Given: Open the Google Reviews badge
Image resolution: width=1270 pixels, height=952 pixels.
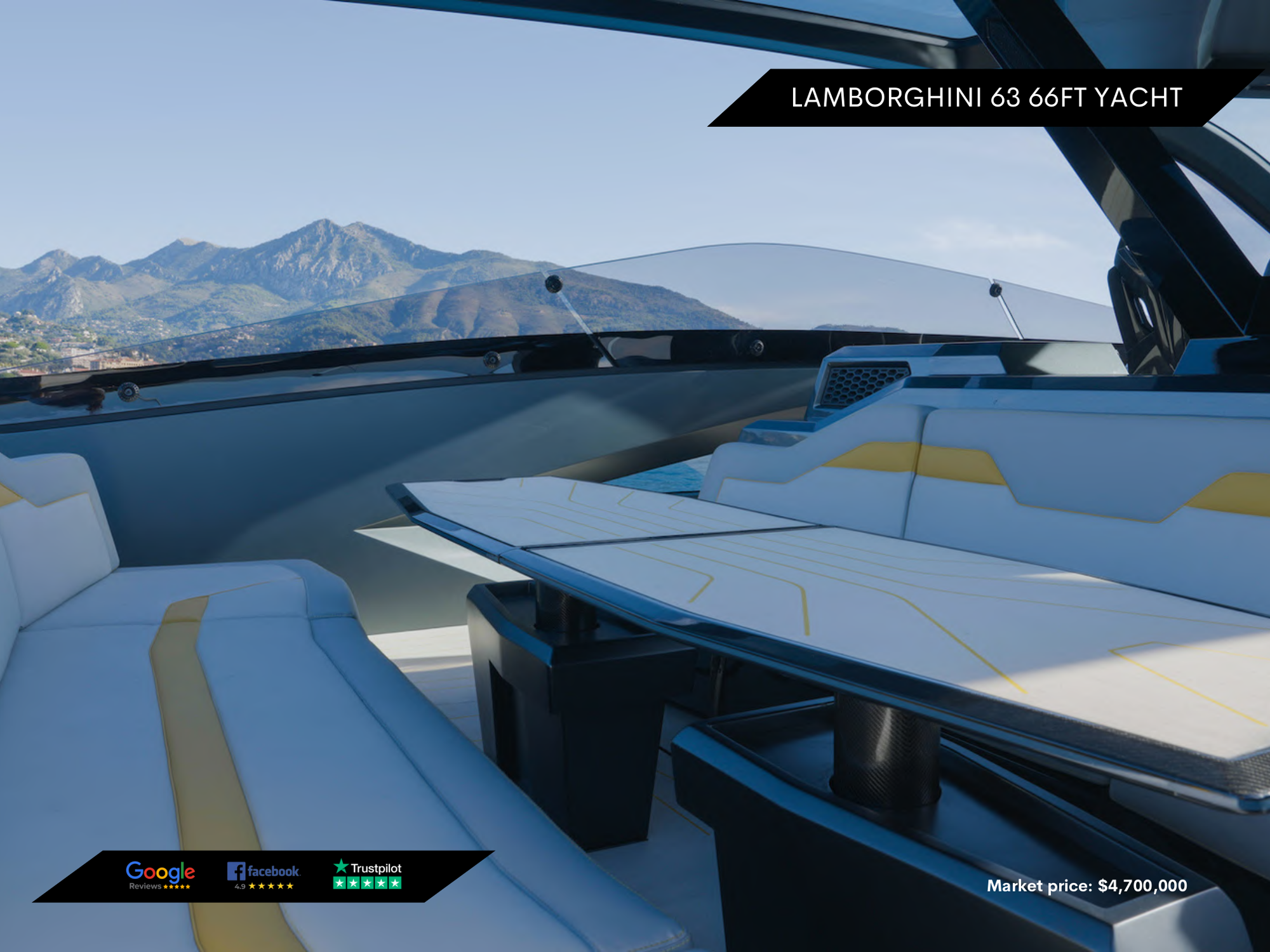Looking at the screenshot, I should [x=160, y=876].
